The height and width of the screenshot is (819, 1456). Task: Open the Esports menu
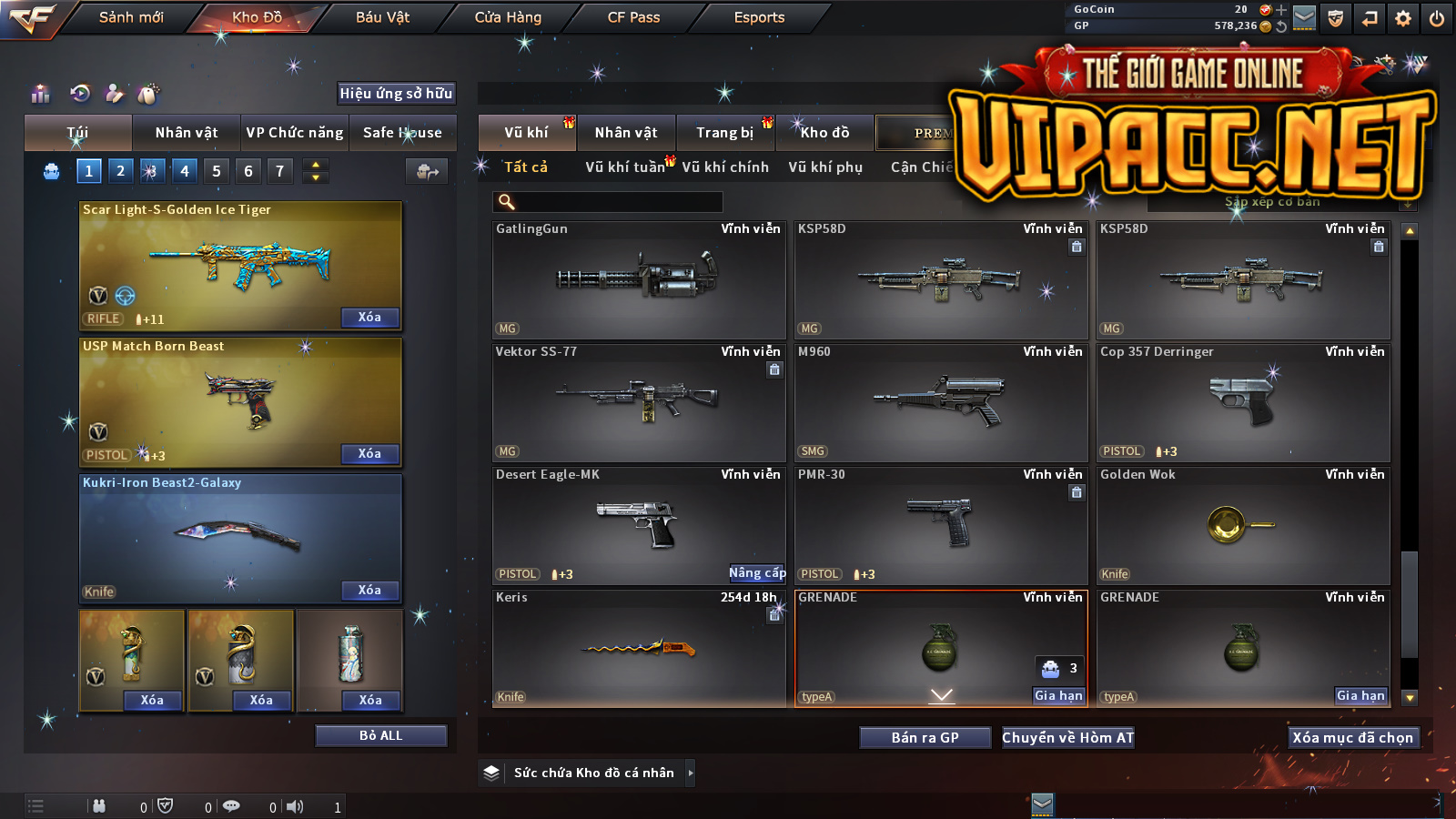[x=759, y=17]
